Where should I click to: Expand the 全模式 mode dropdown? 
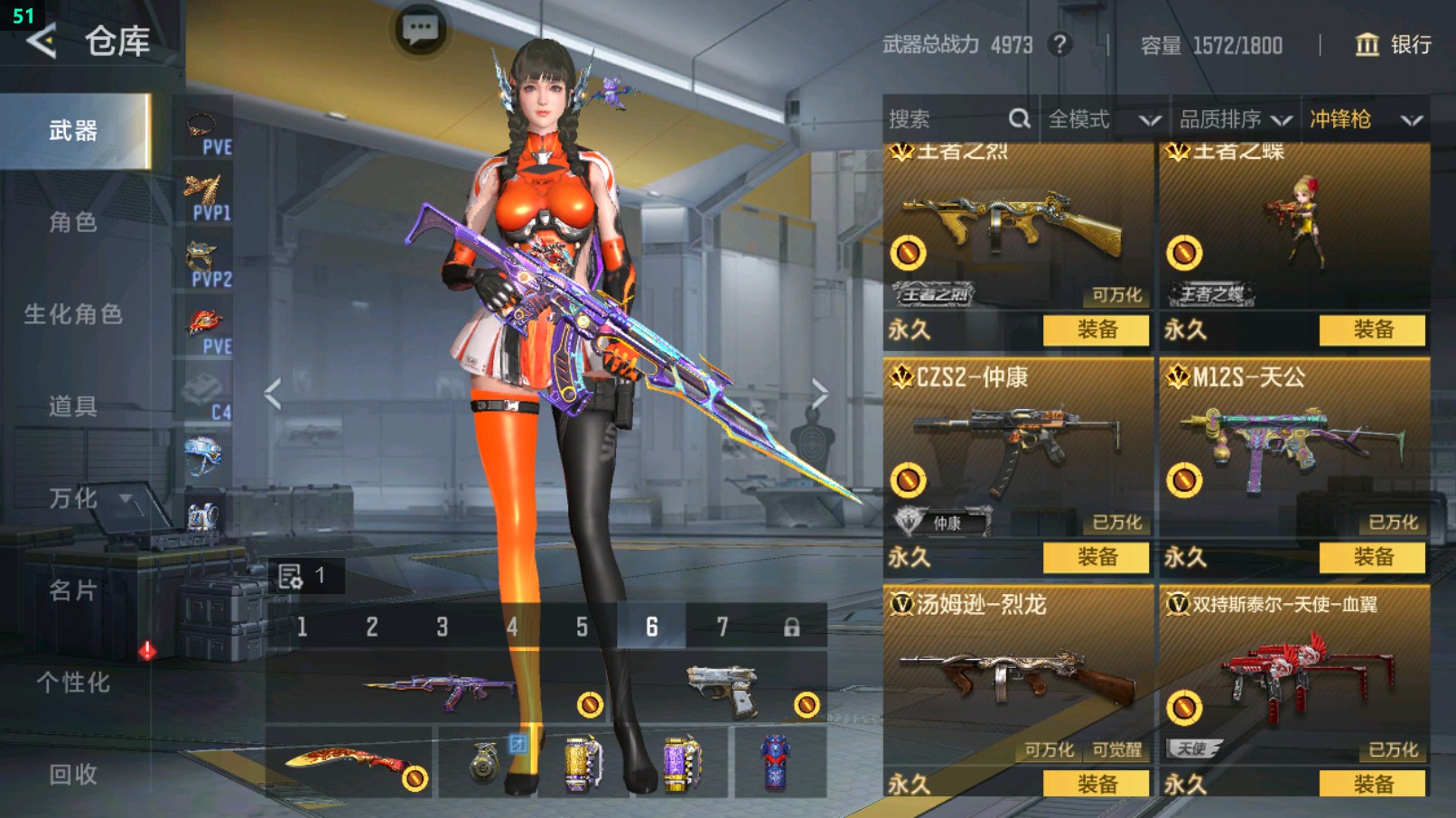1104,119
